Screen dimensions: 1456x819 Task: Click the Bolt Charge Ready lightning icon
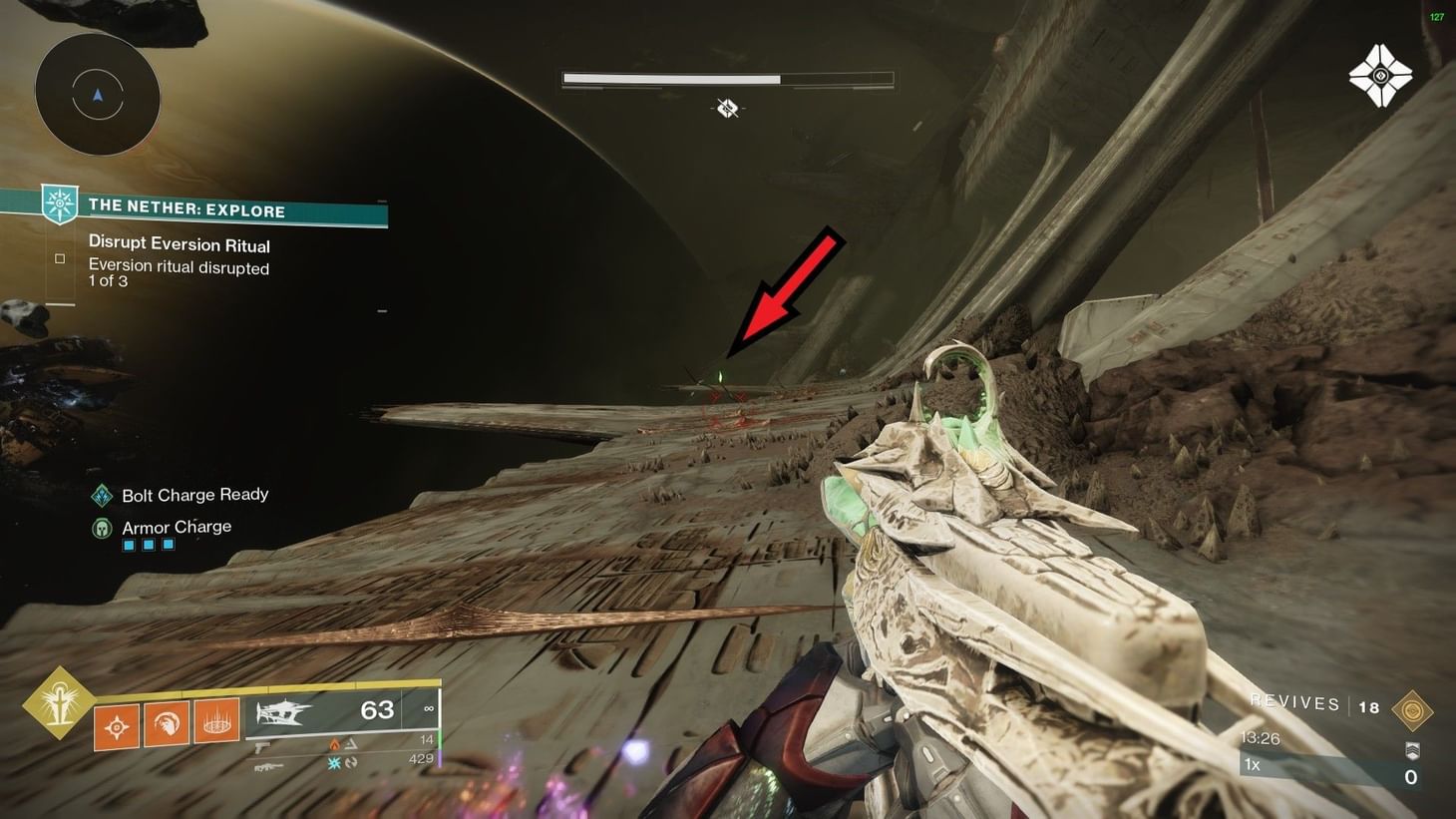coord(101,494)
